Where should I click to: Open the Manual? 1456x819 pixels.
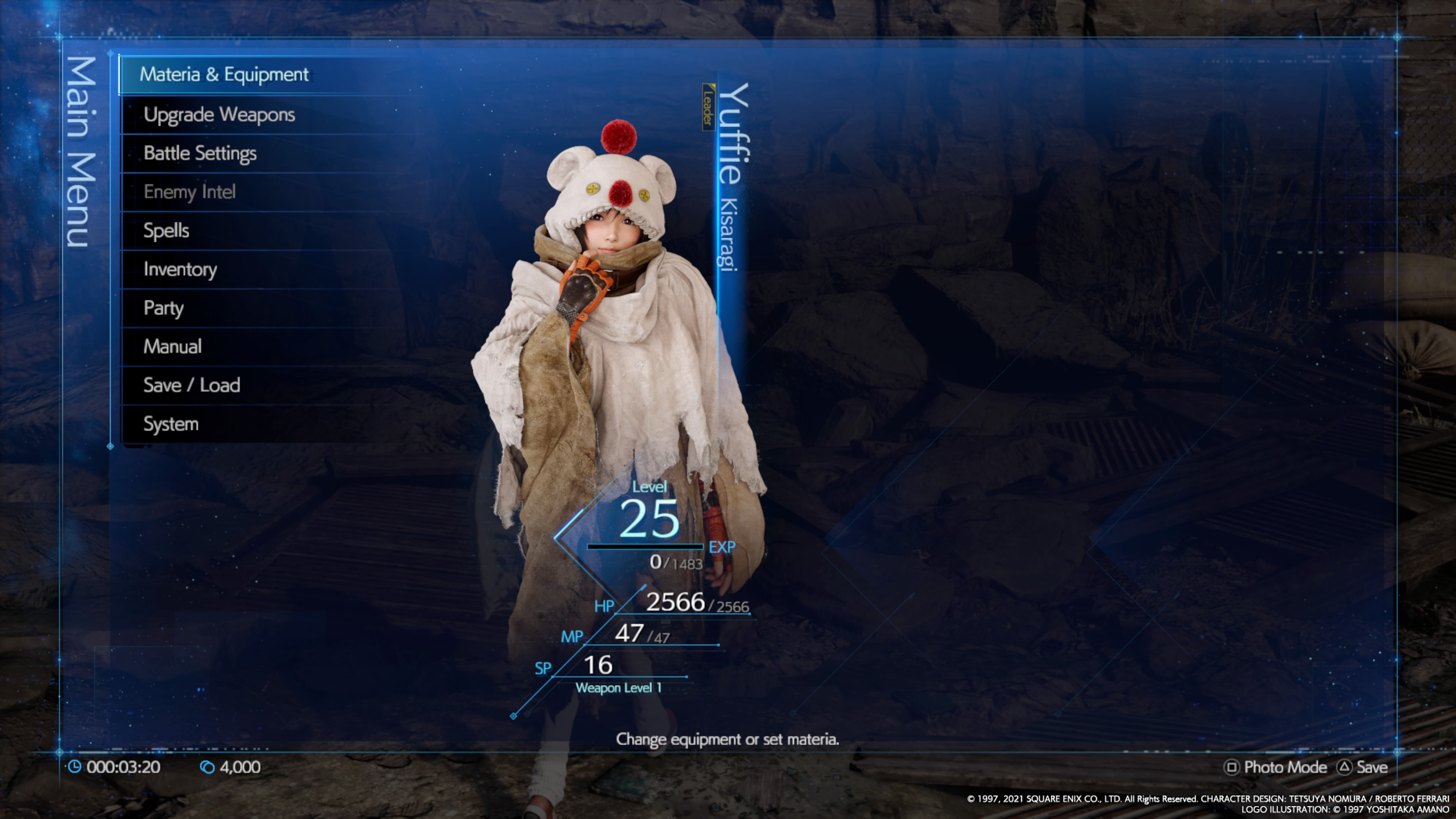tap(173, 347)
